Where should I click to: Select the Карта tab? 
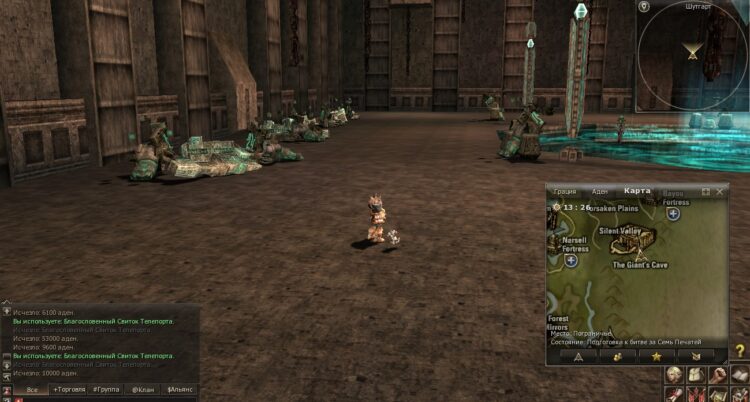(x=637, y=190)
